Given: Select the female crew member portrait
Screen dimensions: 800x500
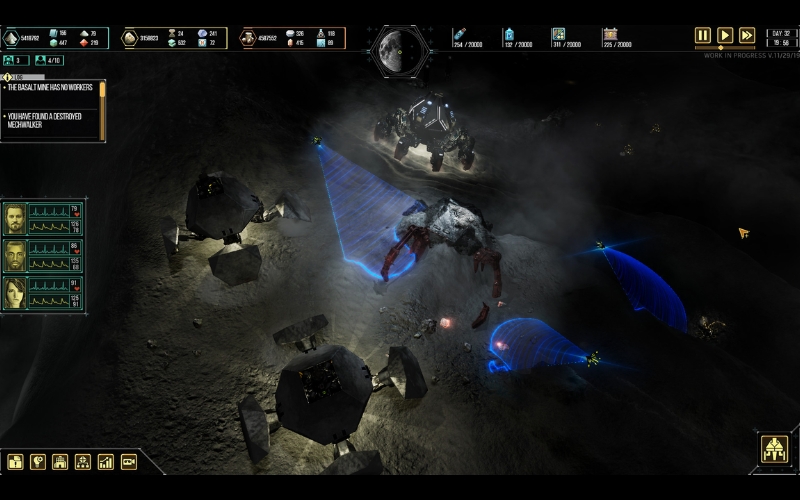Looking at the screenshot, I should click(15, 293).
